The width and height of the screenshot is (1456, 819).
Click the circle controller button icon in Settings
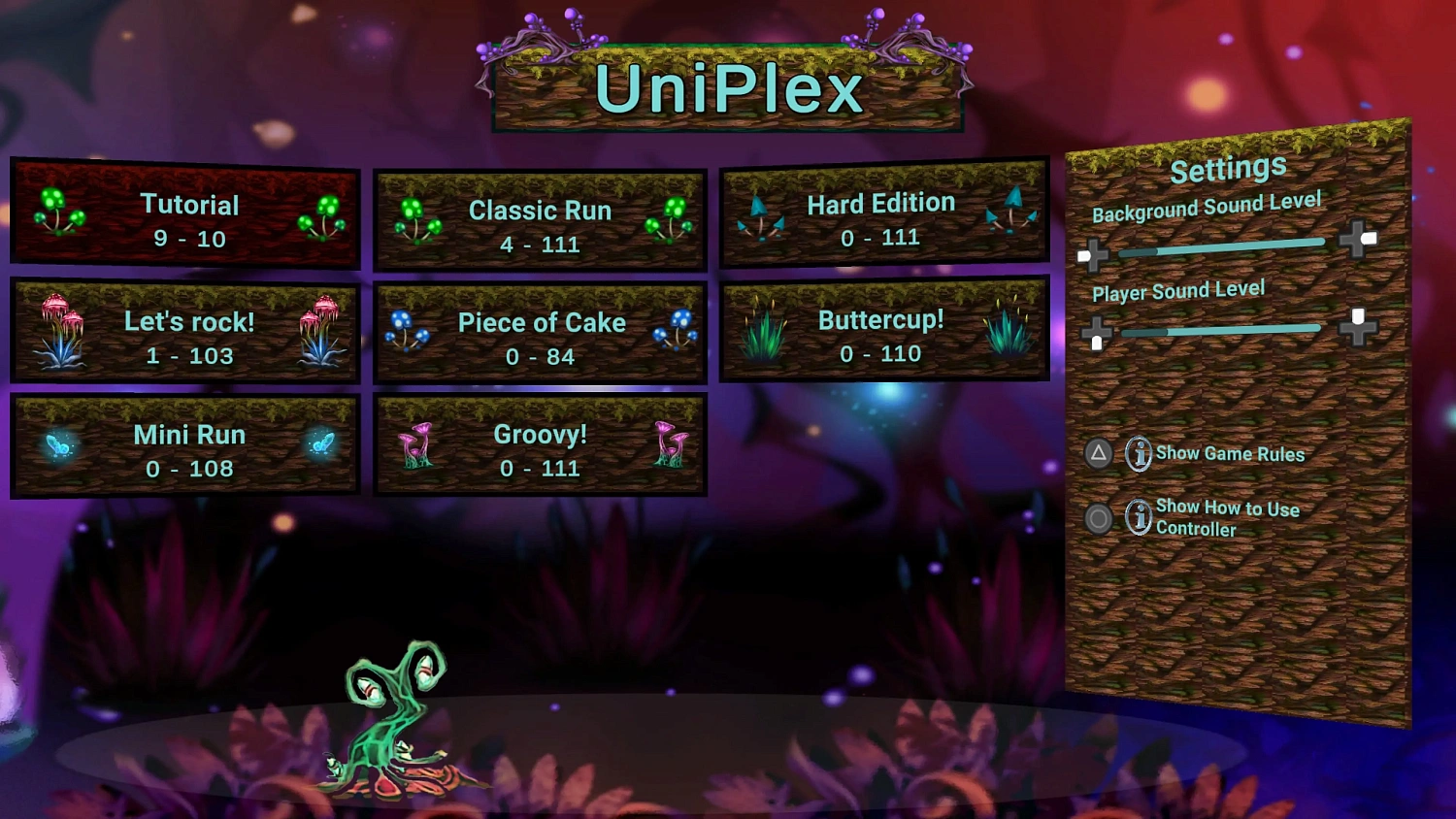(1098, 518)
